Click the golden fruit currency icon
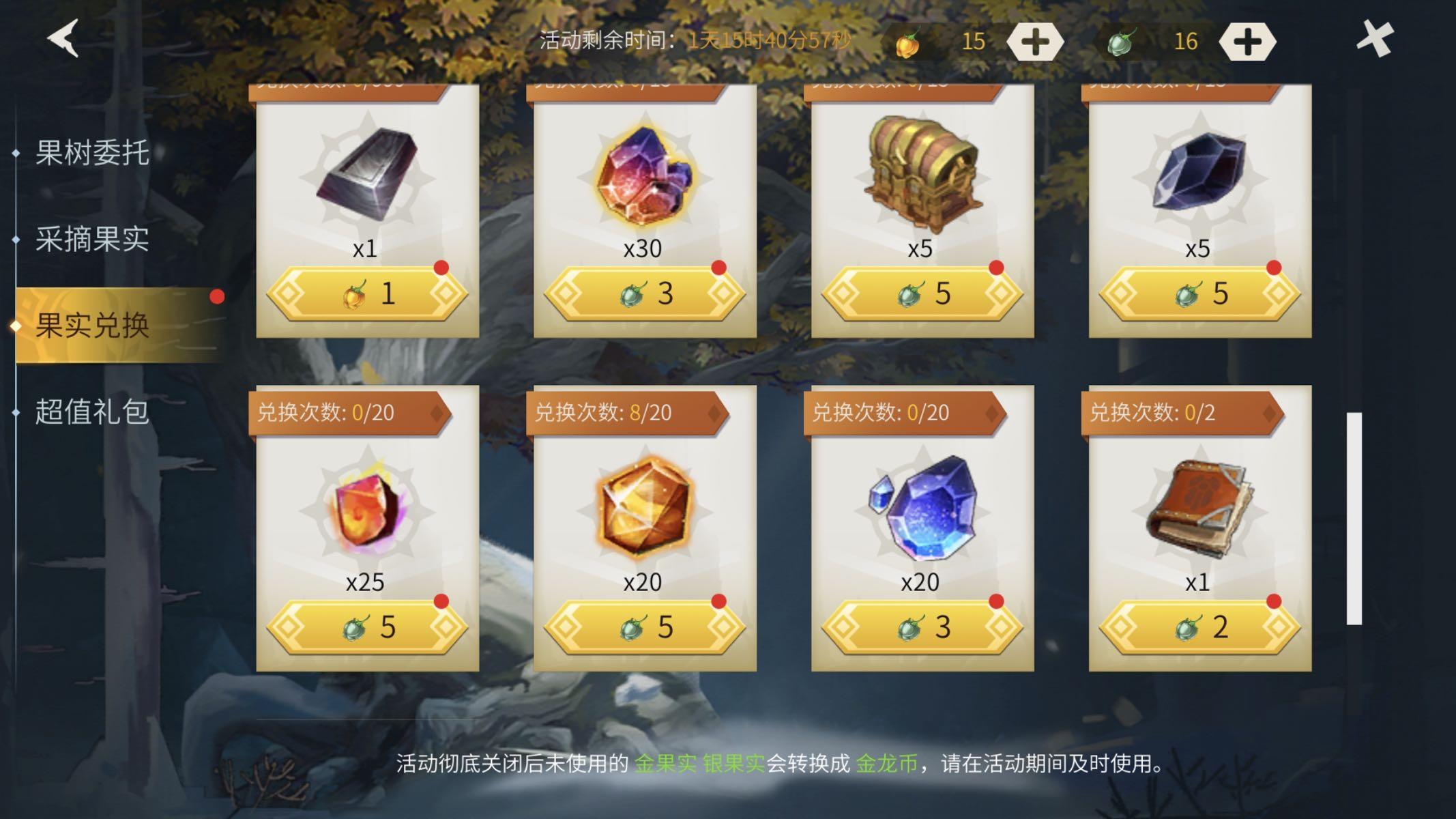This screenshot has width=1456, height=819. 909,41
